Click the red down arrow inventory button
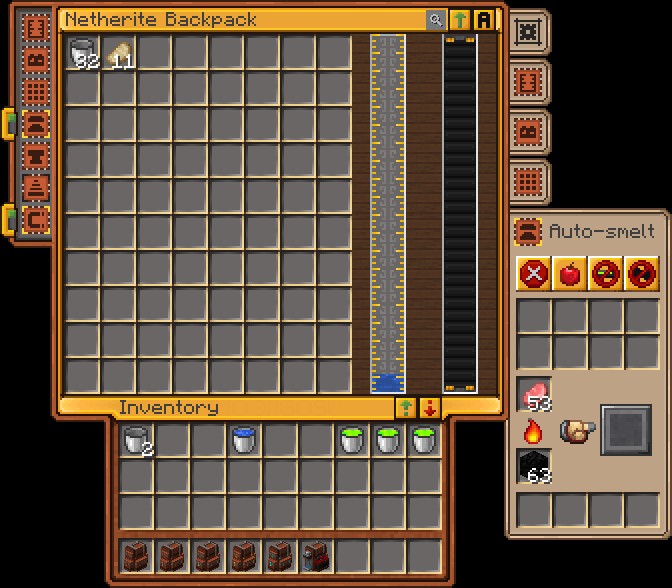672x588 pixels. pyautogui.click(x=430, y=408)
